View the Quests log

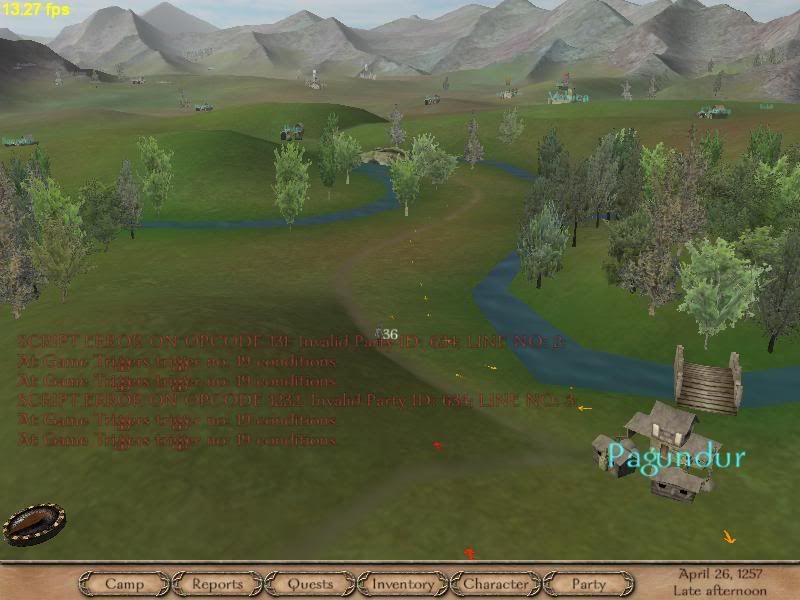pyautogui.click(x=310, y=584)
